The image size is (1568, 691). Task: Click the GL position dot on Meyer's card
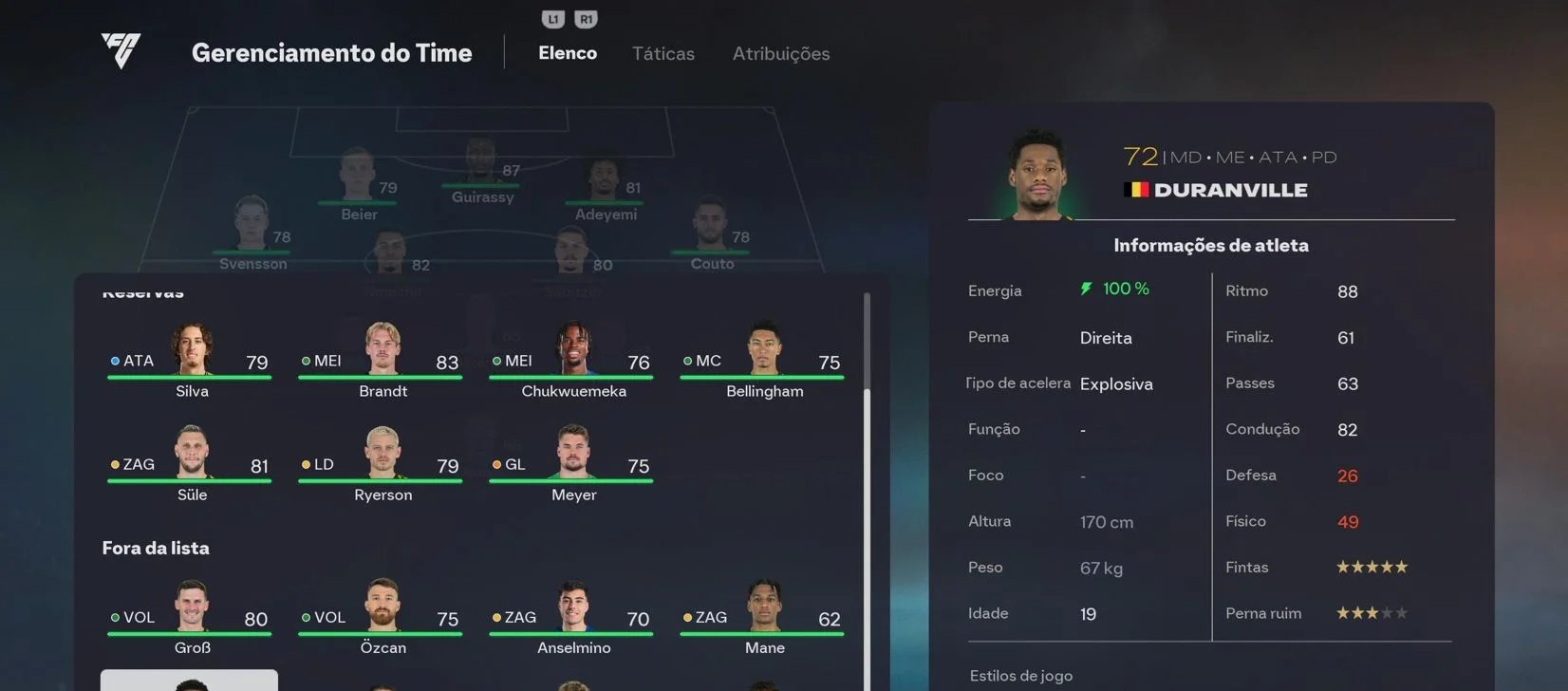click(x=496, y=464)
